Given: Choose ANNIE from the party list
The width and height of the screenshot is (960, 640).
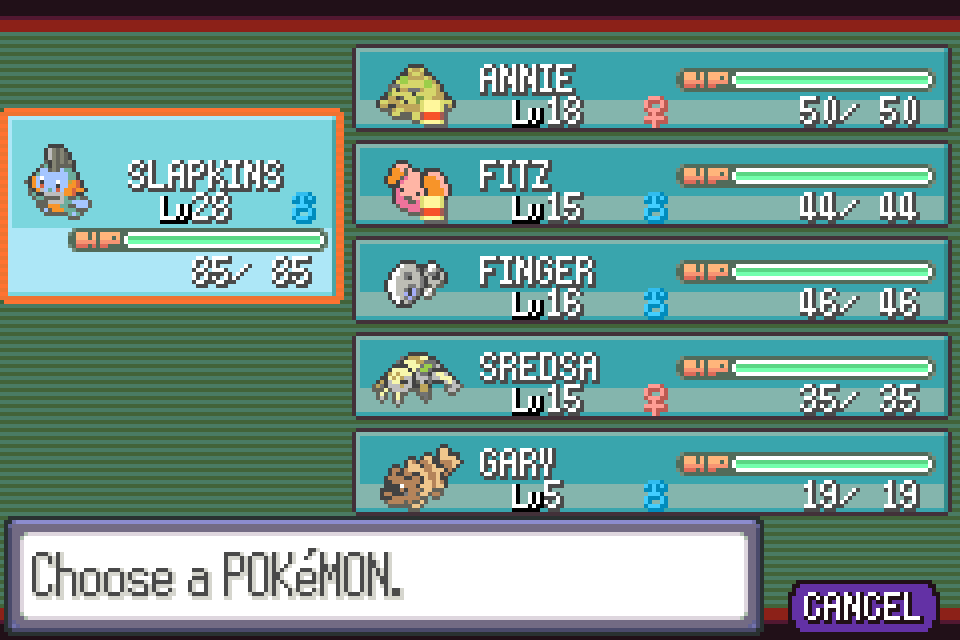Looking at the screenshot, I should 651,88.
